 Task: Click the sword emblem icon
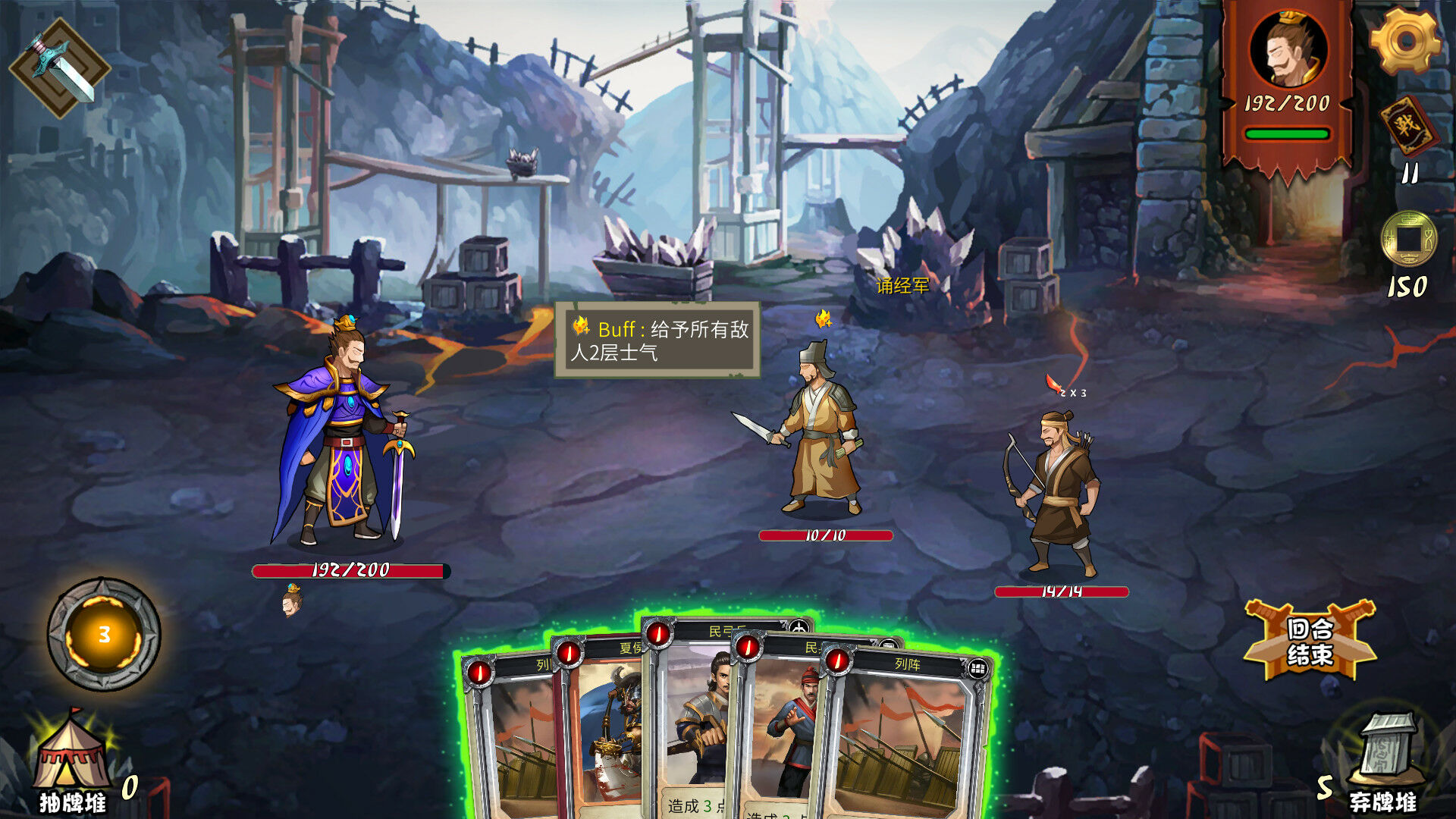[x=59, y=68]
